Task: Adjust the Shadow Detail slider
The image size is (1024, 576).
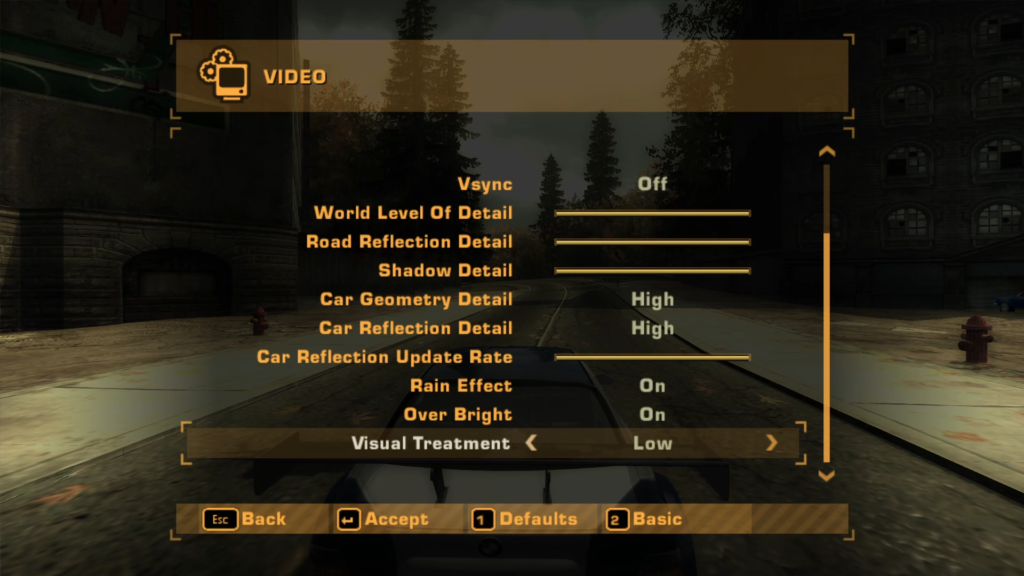Action: [x=652, y=271]
